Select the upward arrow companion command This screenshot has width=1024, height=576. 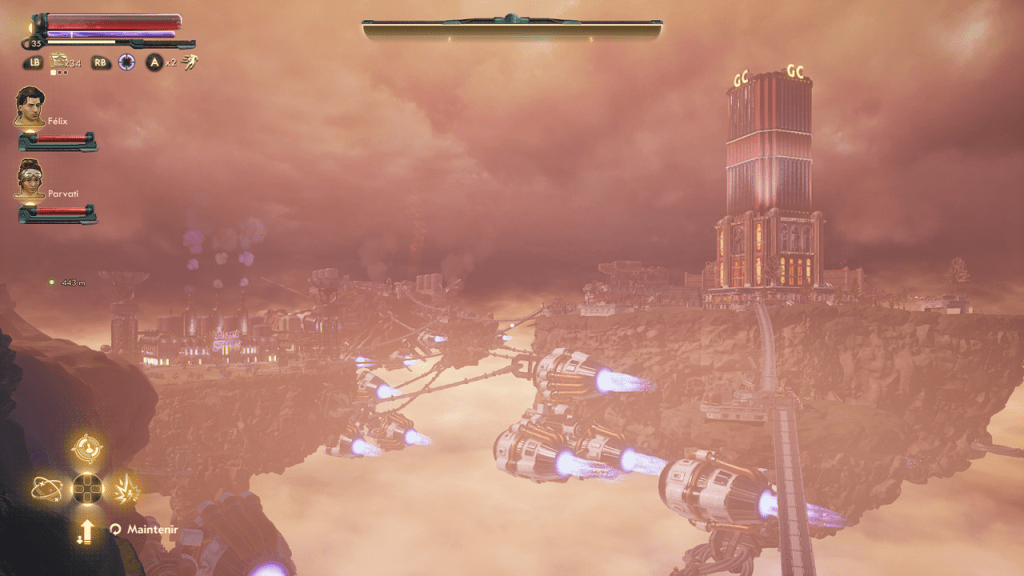click(87, 529)
